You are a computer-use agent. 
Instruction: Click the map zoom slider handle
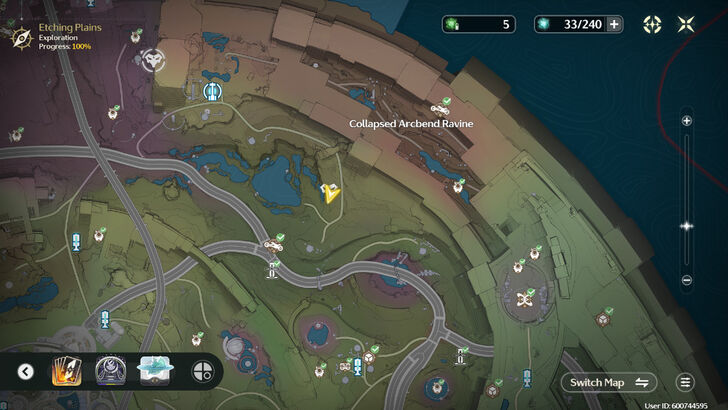click(x=686, y=226)
